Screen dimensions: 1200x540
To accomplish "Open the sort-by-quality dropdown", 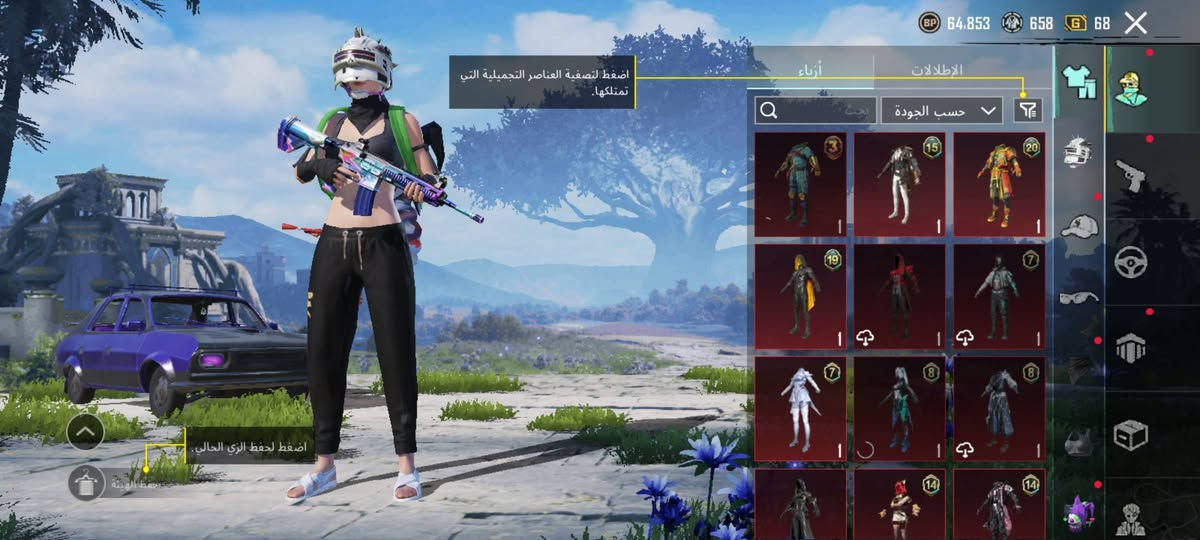I will 941,111.
